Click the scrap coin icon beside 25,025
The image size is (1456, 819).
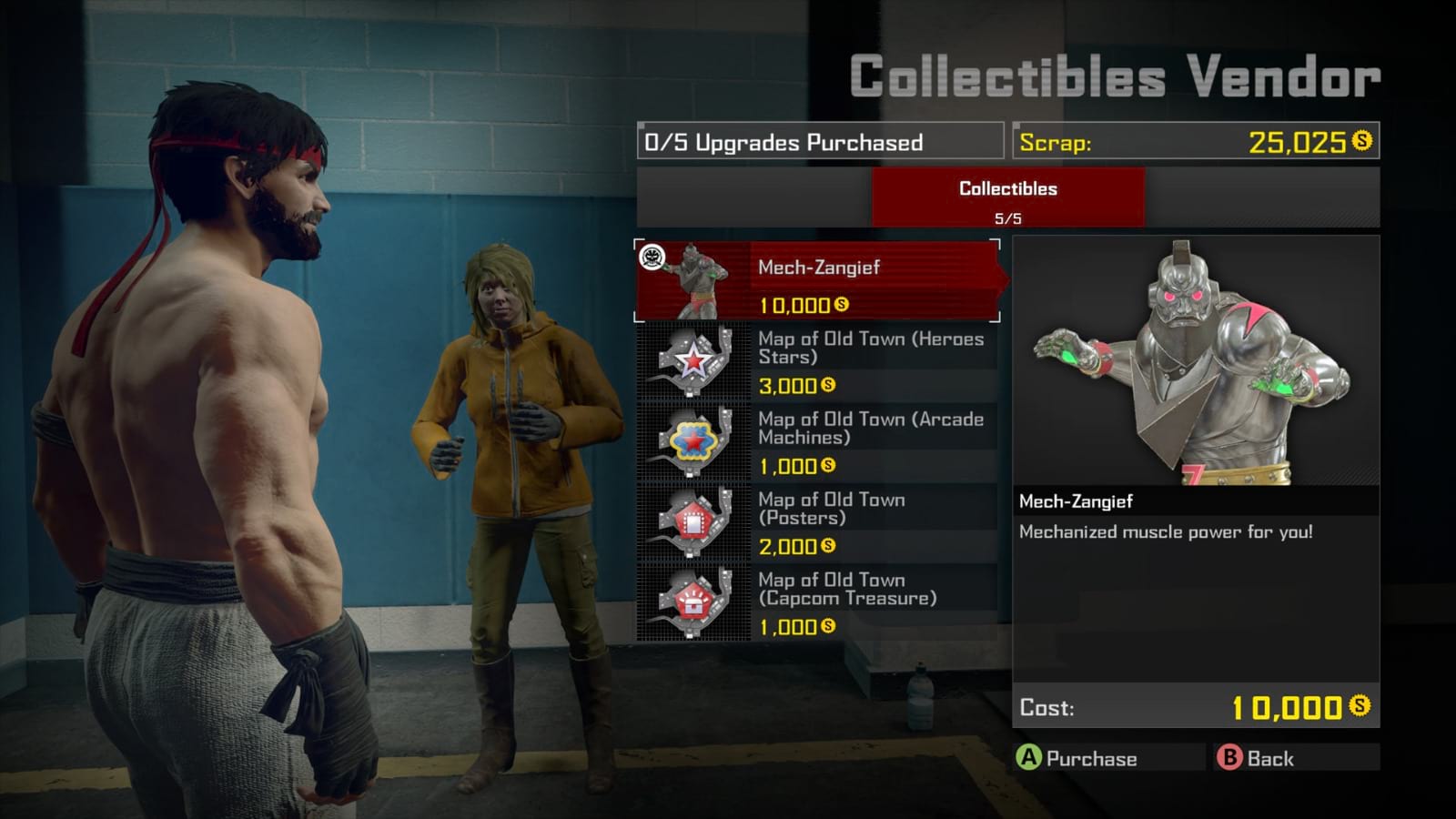pos(1361,141)
